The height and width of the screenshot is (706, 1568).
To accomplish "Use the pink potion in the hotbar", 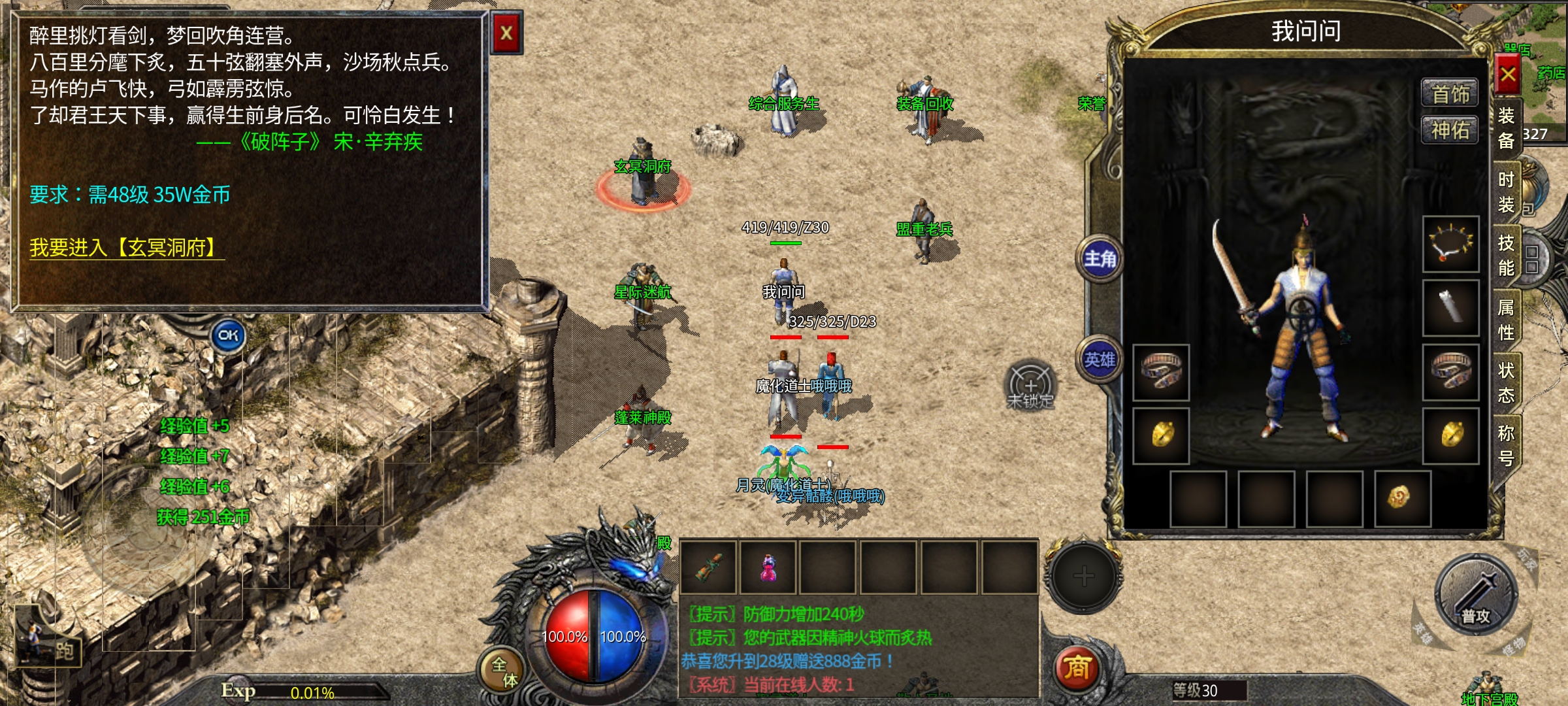I will (x=768, y=567).
